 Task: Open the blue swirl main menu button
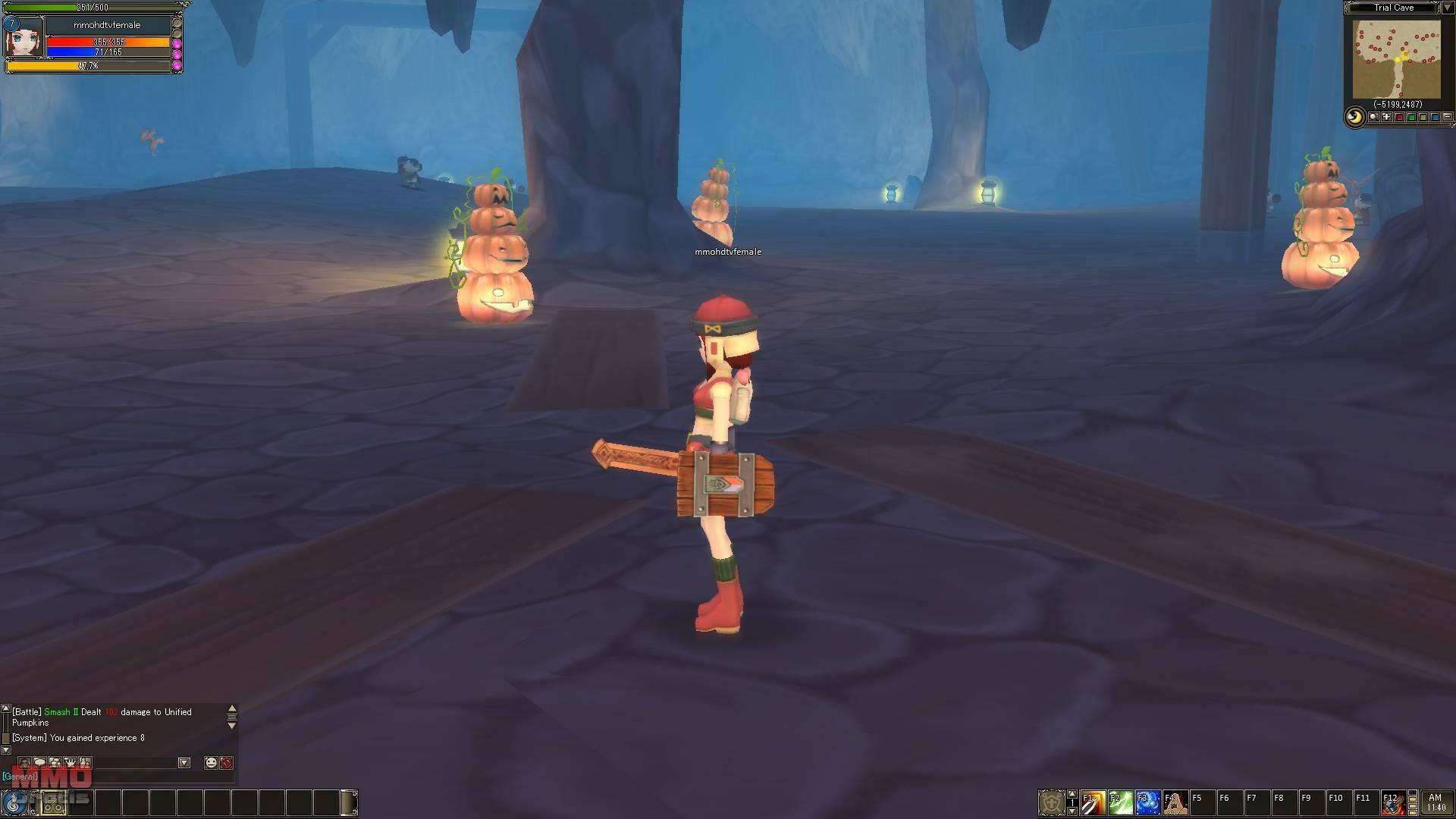pyautogui.click(x=14, y=803)
